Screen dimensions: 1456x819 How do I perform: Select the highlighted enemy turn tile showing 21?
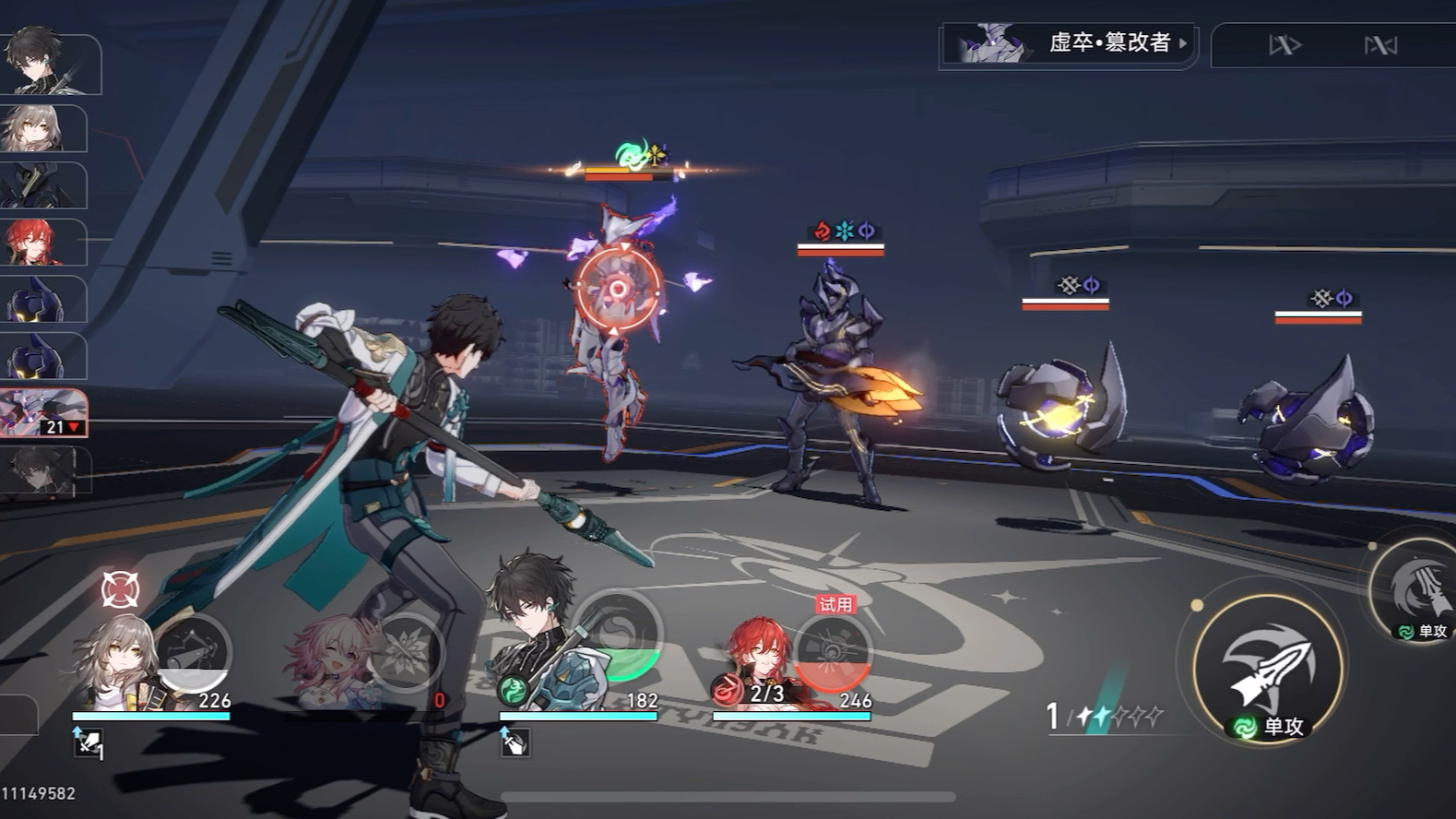coord(44,412)
